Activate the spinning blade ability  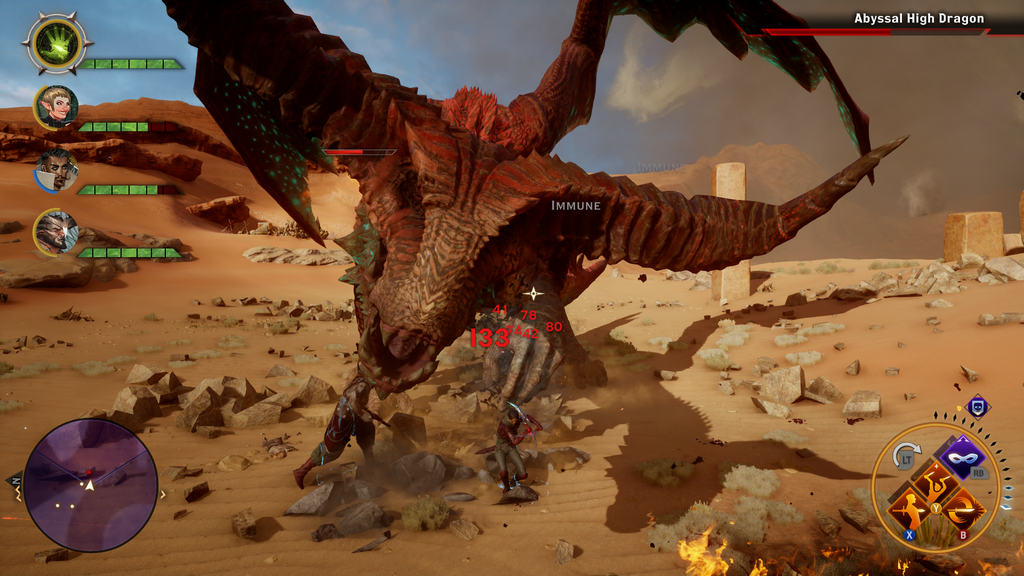pos(964,511)
